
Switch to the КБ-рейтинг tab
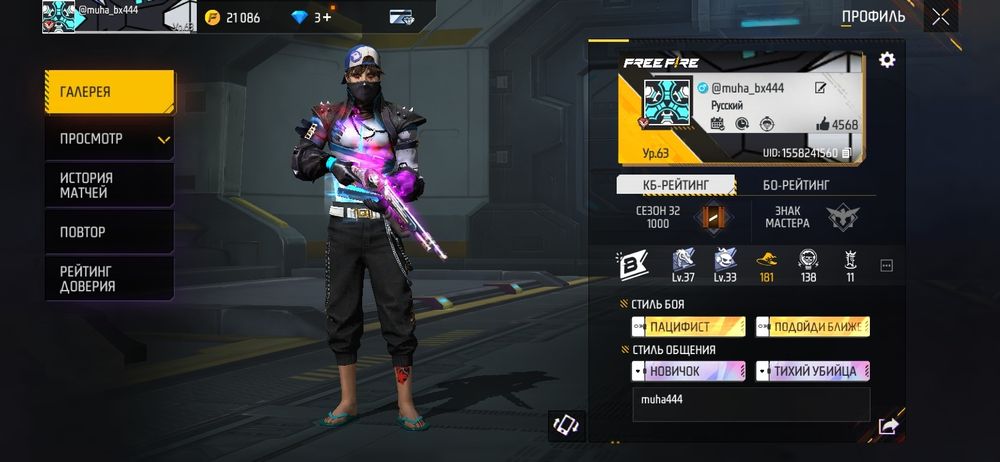pos(676,185)
